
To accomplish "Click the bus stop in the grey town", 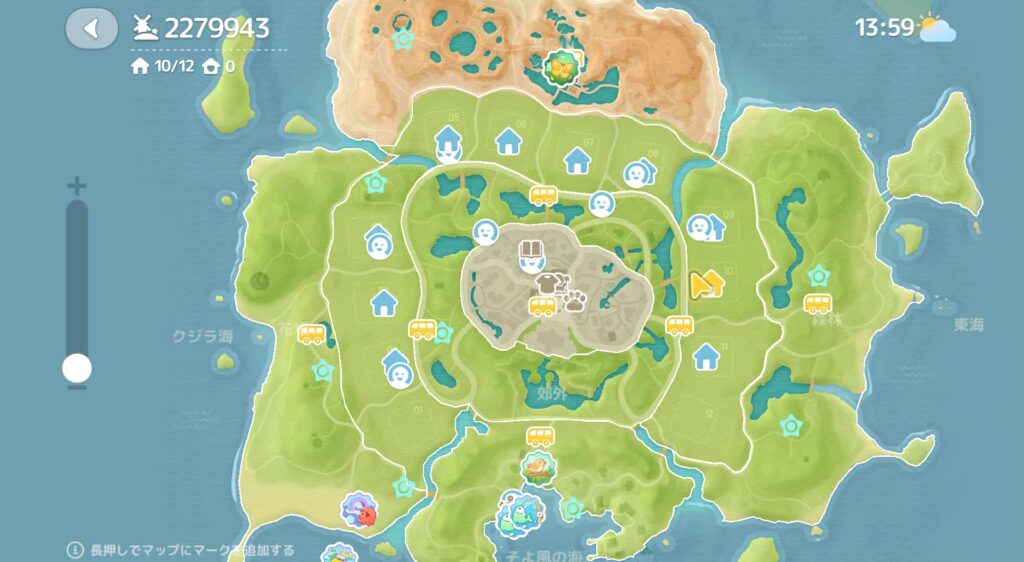I will (x=543, y=307).
